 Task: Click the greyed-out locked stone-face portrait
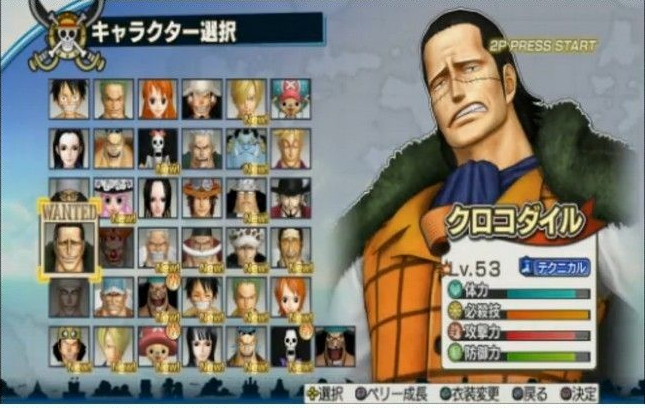coord(69,297)
